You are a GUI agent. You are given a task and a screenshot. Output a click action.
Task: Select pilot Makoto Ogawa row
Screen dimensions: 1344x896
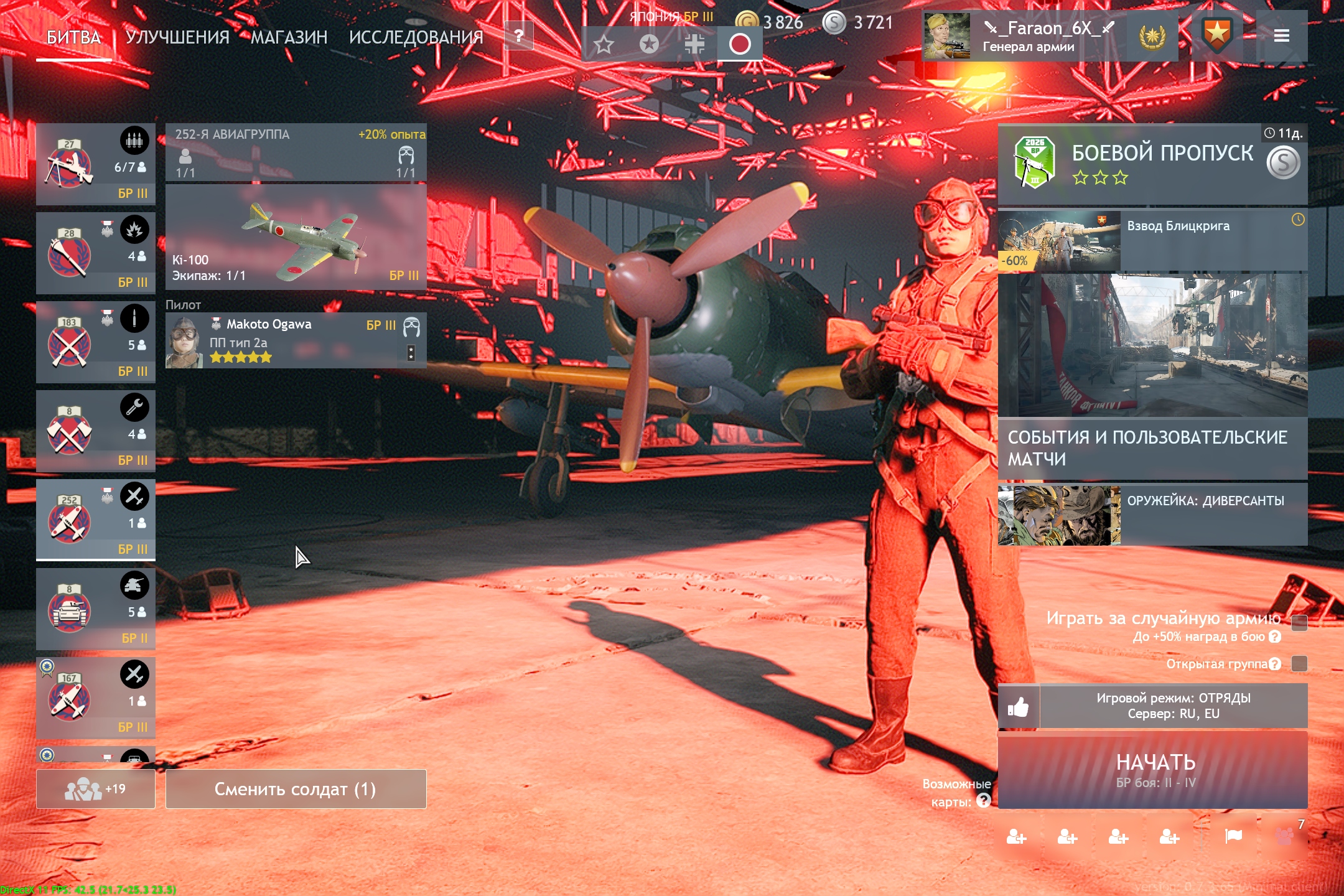[x=296, y=340]
